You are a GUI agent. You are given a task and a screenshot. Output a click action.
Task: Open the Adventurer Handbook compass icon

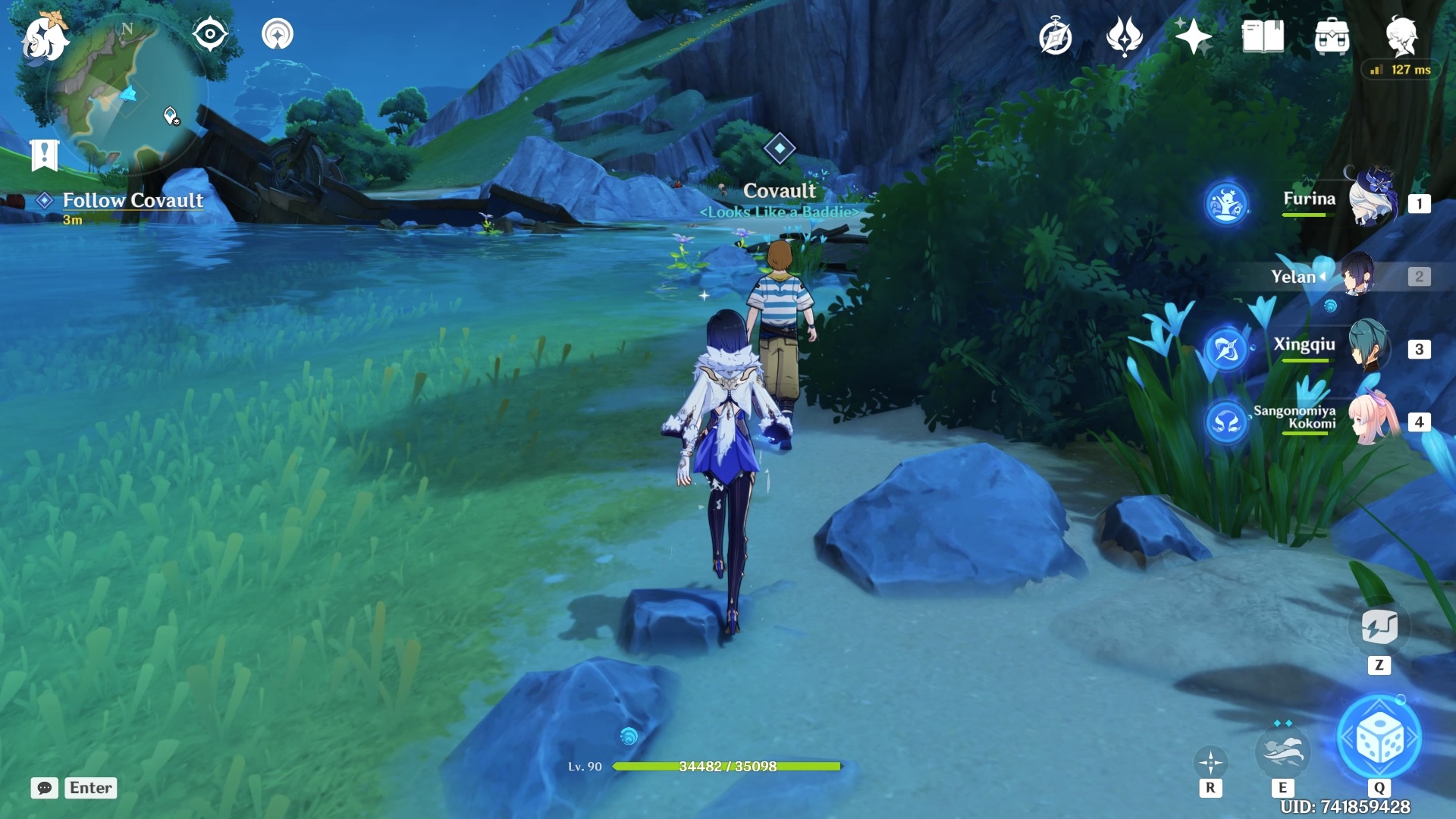click(x=1055, y=37)
